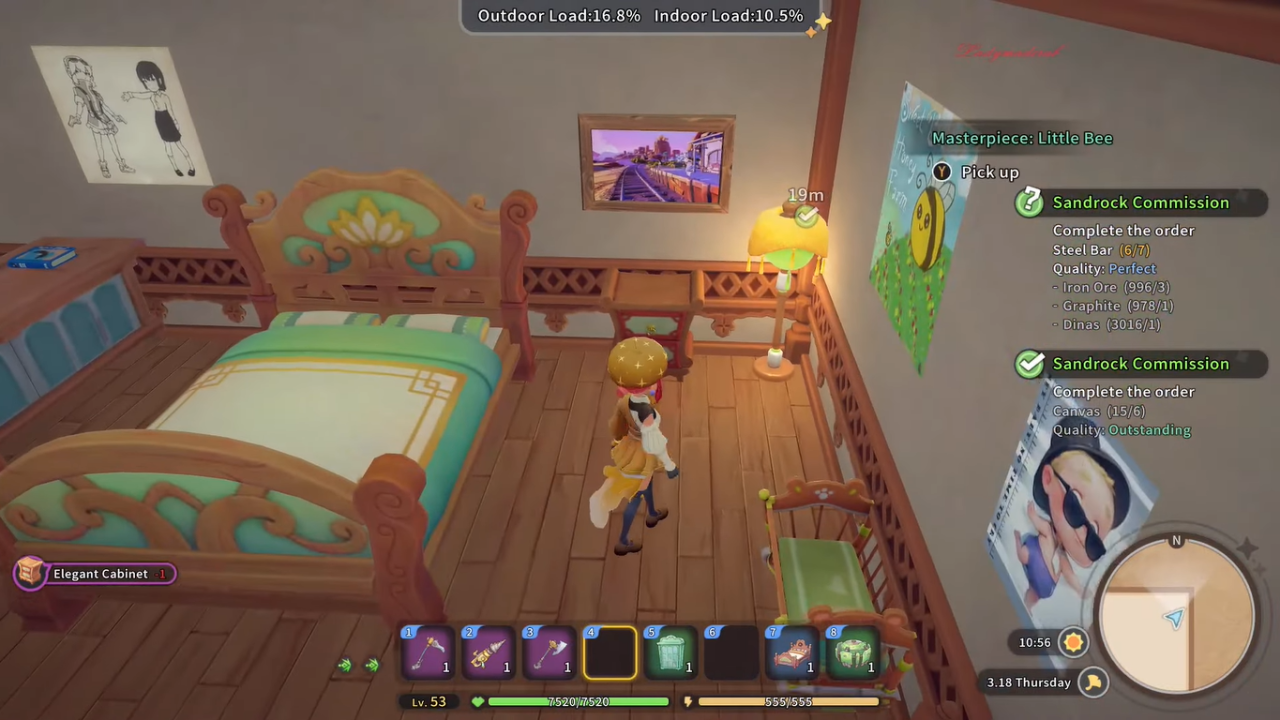
Task: Click the Outdoor Load indicator at top
Action: click(558, 15)
